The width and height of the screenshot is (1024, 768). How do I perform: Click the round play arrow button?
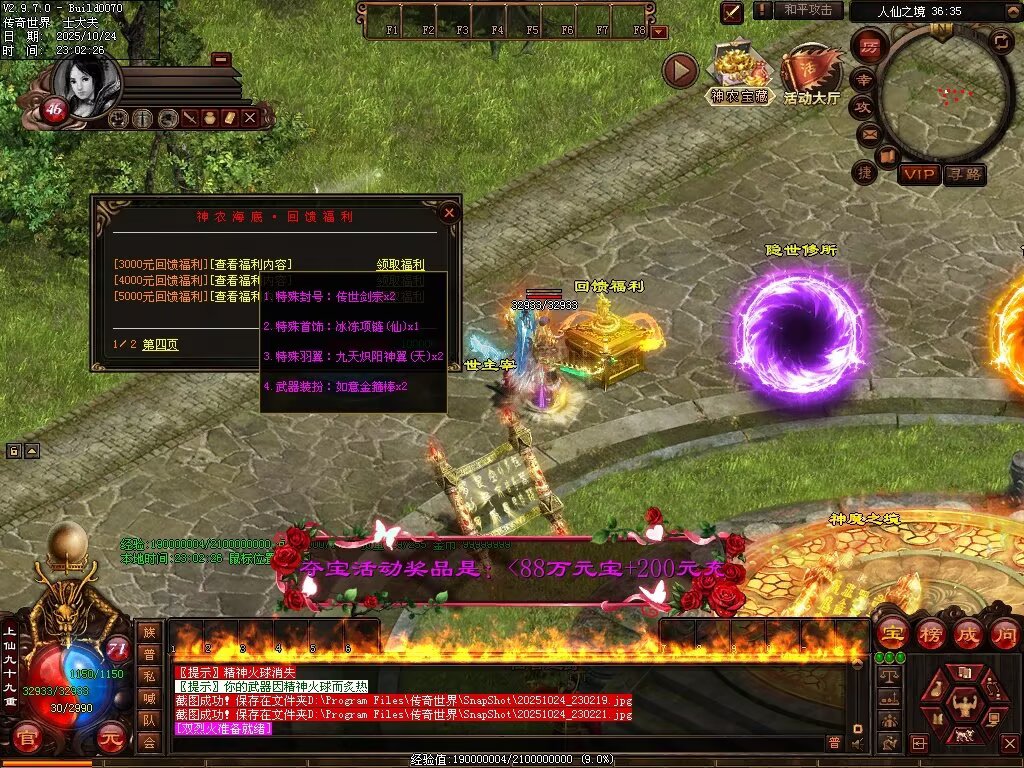[x=680, y=71]
